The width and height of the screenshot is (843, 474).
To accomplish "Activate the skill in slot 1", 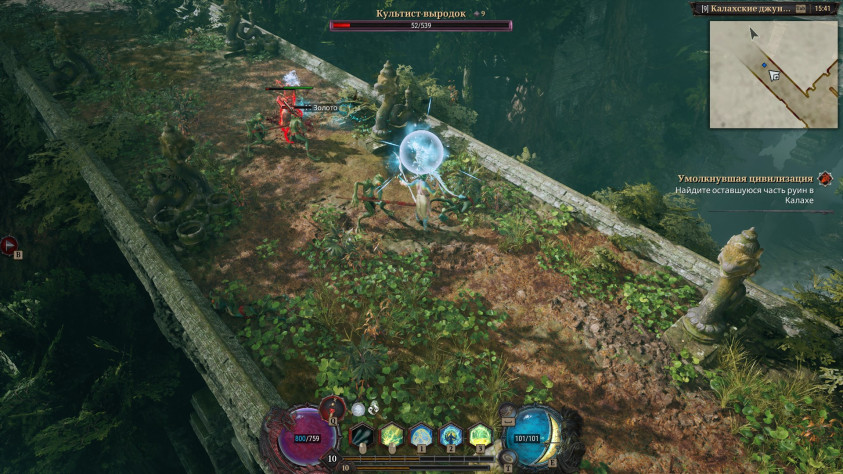I will coord(421,435).
